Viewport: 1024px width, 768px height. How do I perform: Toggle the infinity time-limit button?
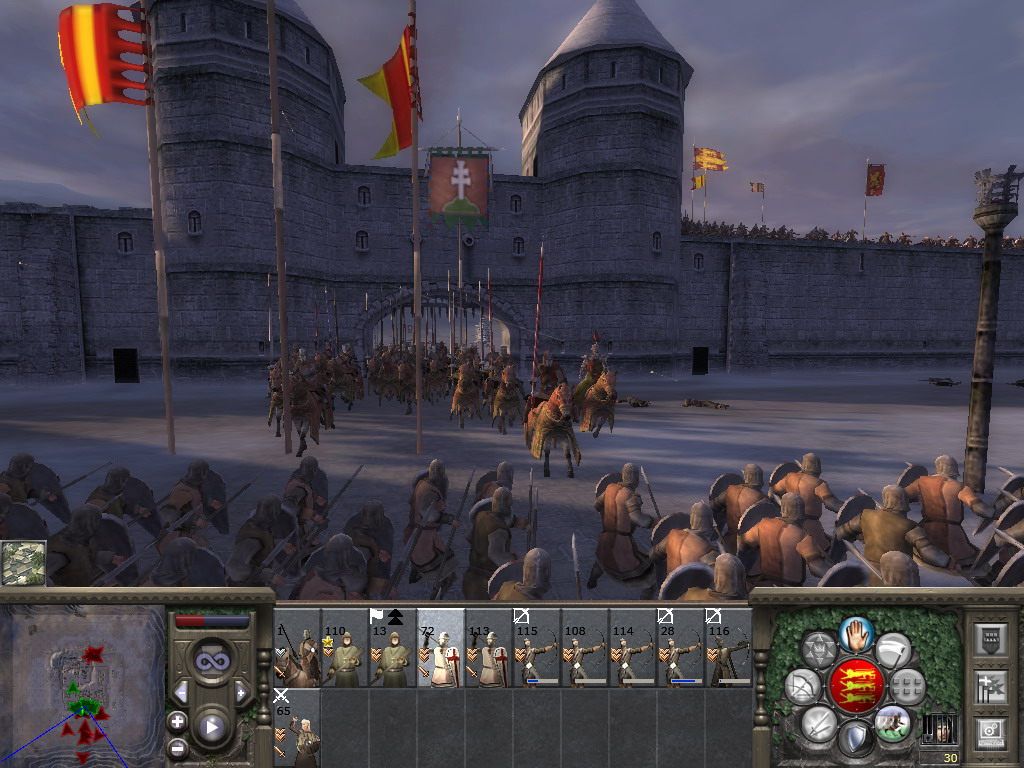click(211, 659)
